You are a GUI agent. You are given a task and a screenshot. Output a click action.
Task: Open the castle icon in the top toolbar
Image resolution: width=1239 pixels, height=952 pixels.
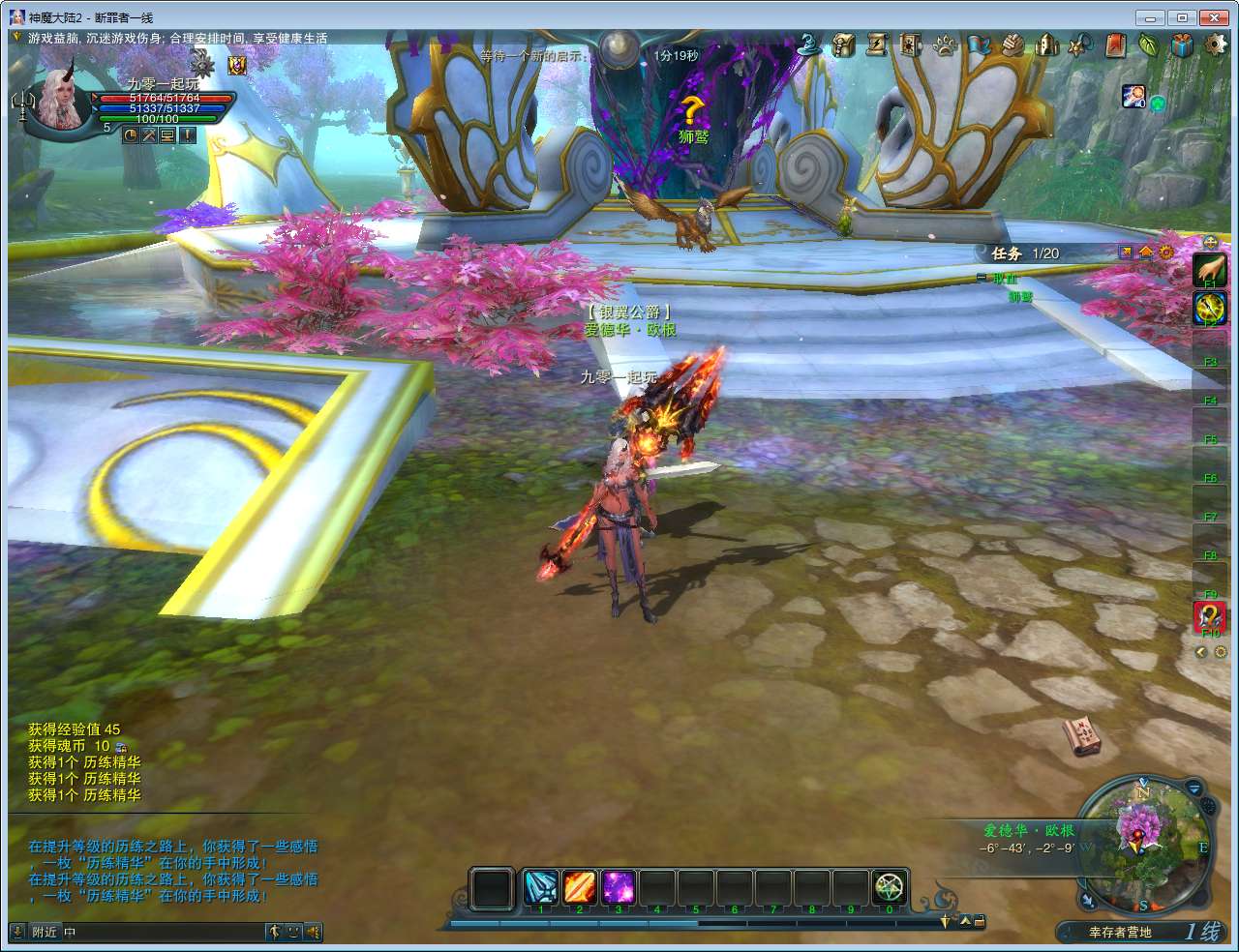(x=1046, y=45)
